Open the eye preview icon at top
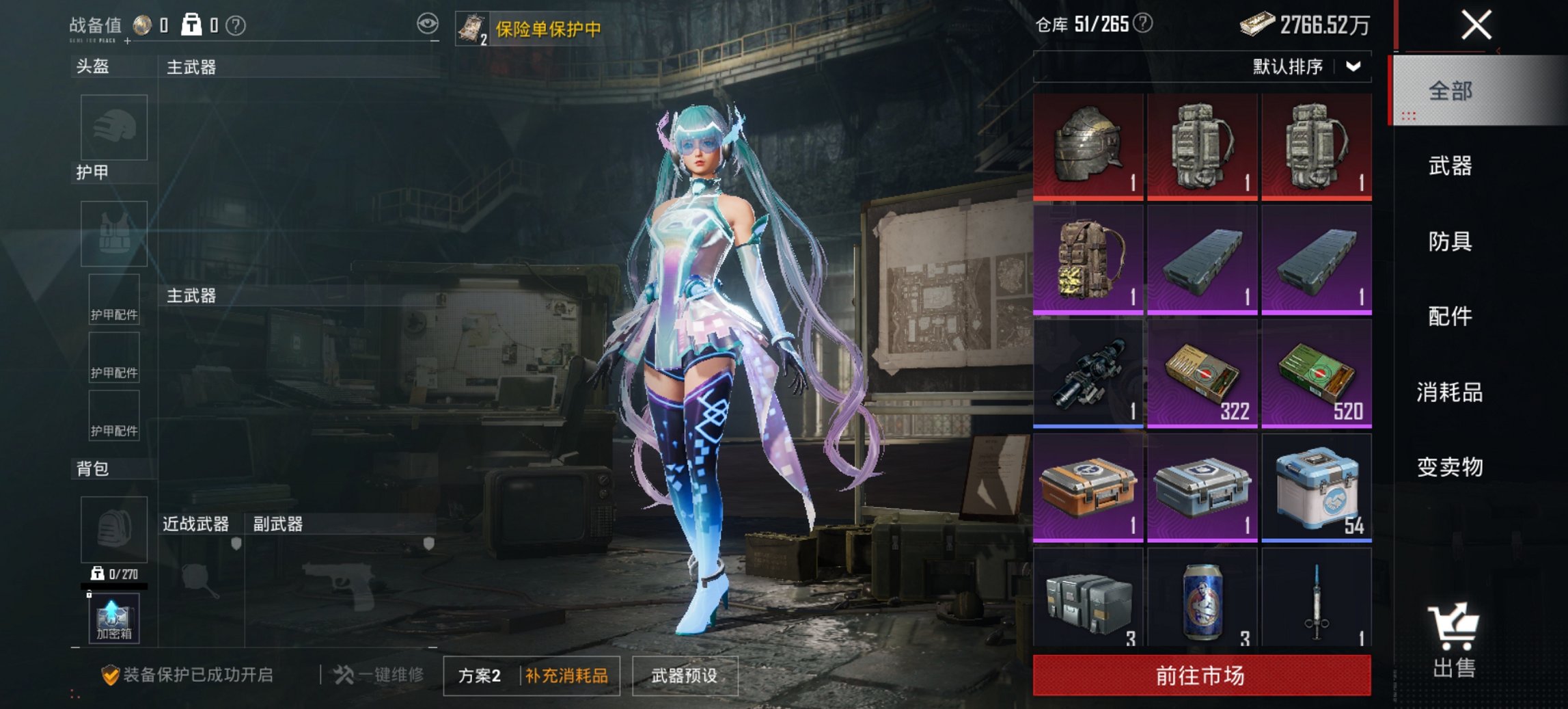Image resolution: width=1568 pixels, height=709 pixels. [429, 23]
